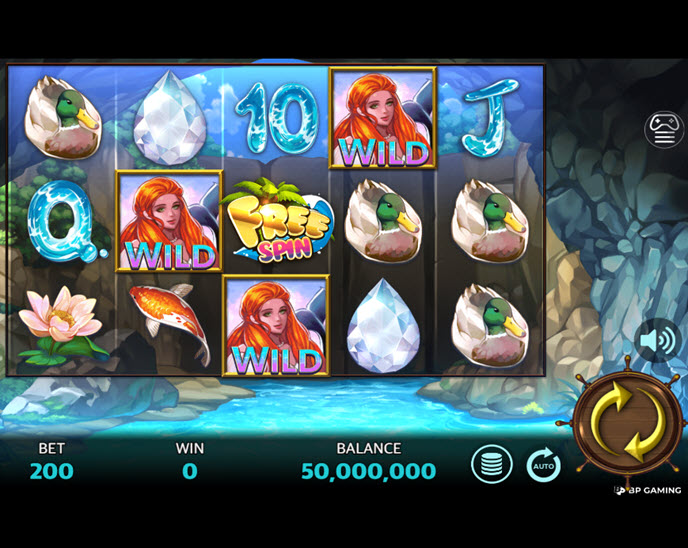Toggle the sound speaker icon
Screen dimensions: 688x548
tap(658, 342)
